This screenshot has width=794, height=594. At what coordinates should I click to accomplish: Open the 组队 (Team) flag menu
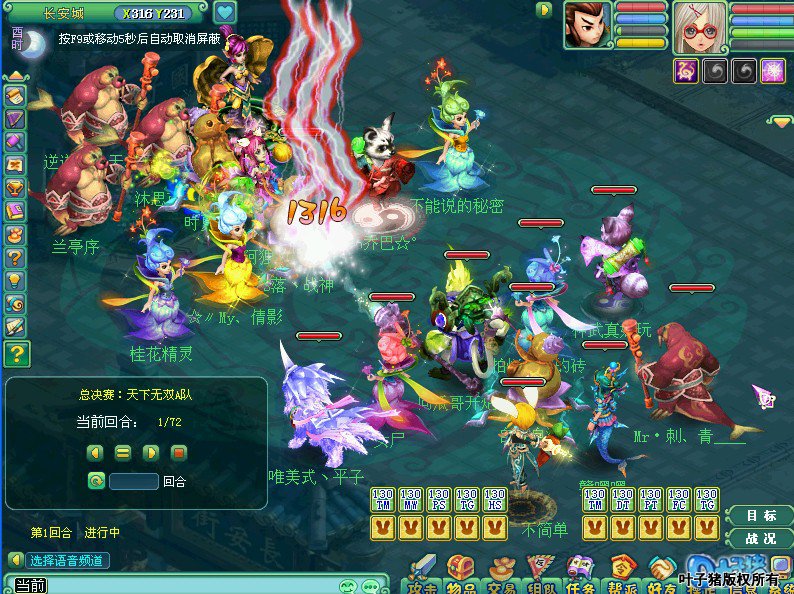[x=541, y=572]
